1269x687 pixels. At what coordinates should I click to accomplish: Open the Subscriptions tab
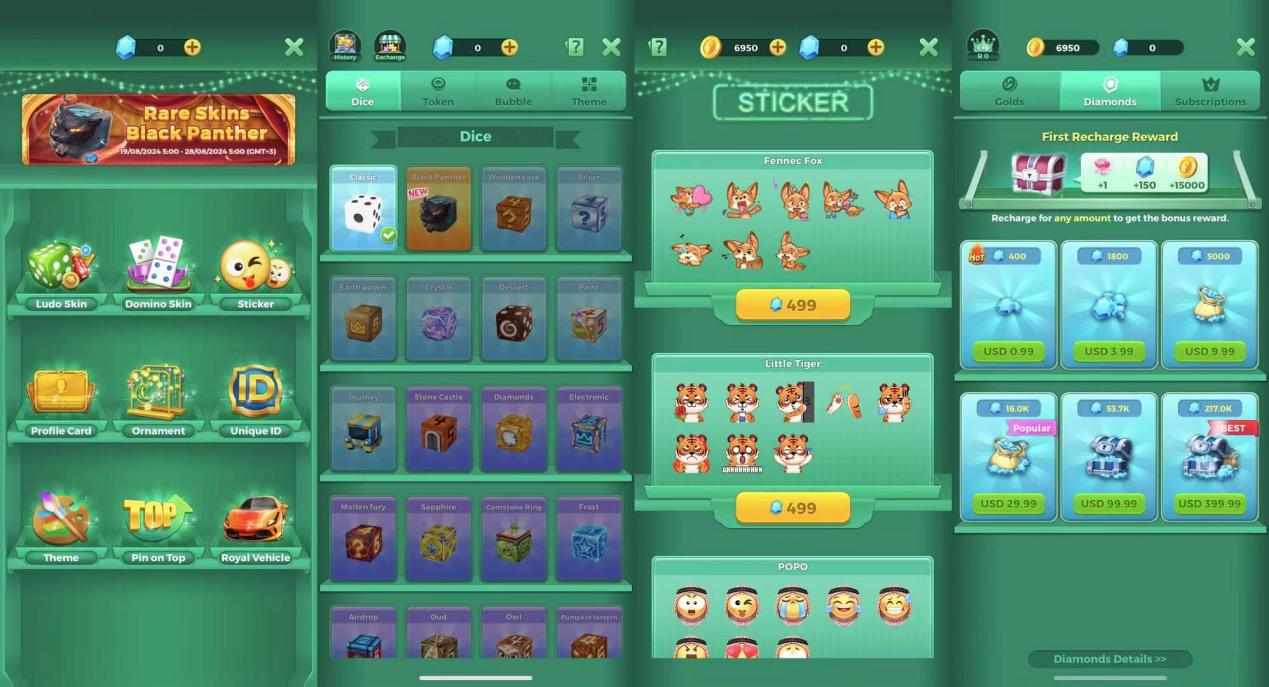[x=1210, y=91]
